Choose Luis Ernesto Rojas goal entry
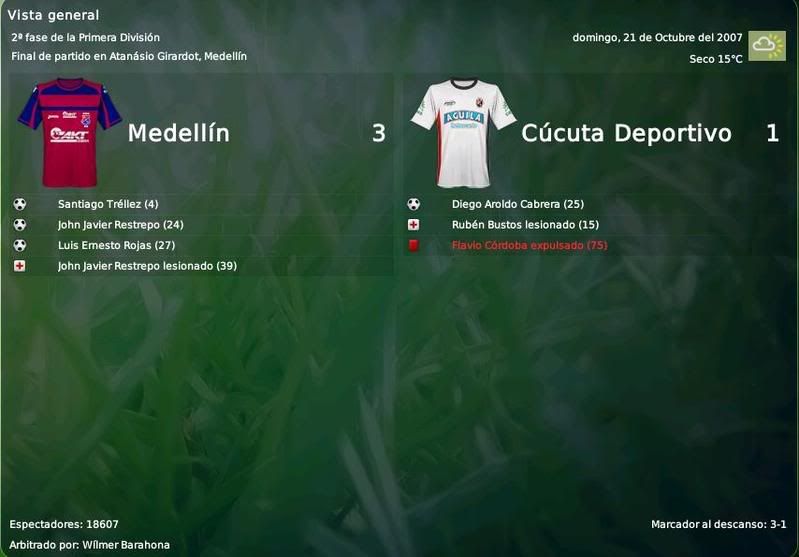The image size is (799, 557). point(116,245)
